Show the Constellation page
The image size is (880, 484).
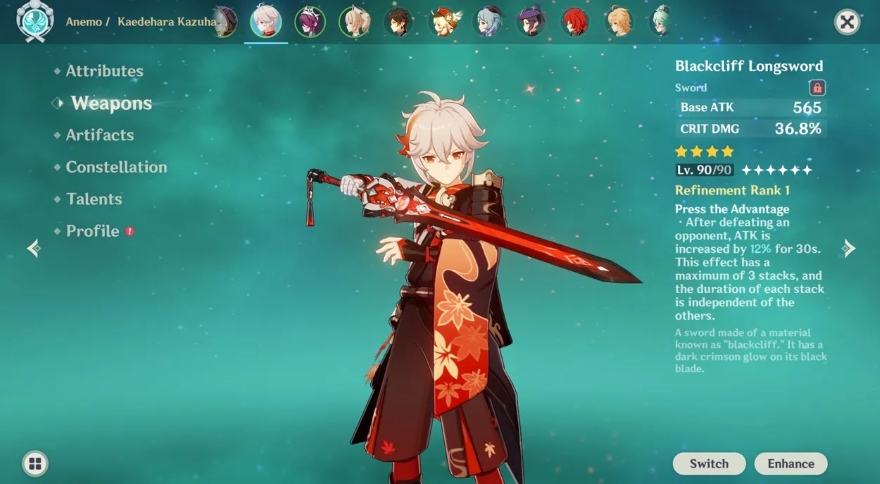[x=116, y=167]
